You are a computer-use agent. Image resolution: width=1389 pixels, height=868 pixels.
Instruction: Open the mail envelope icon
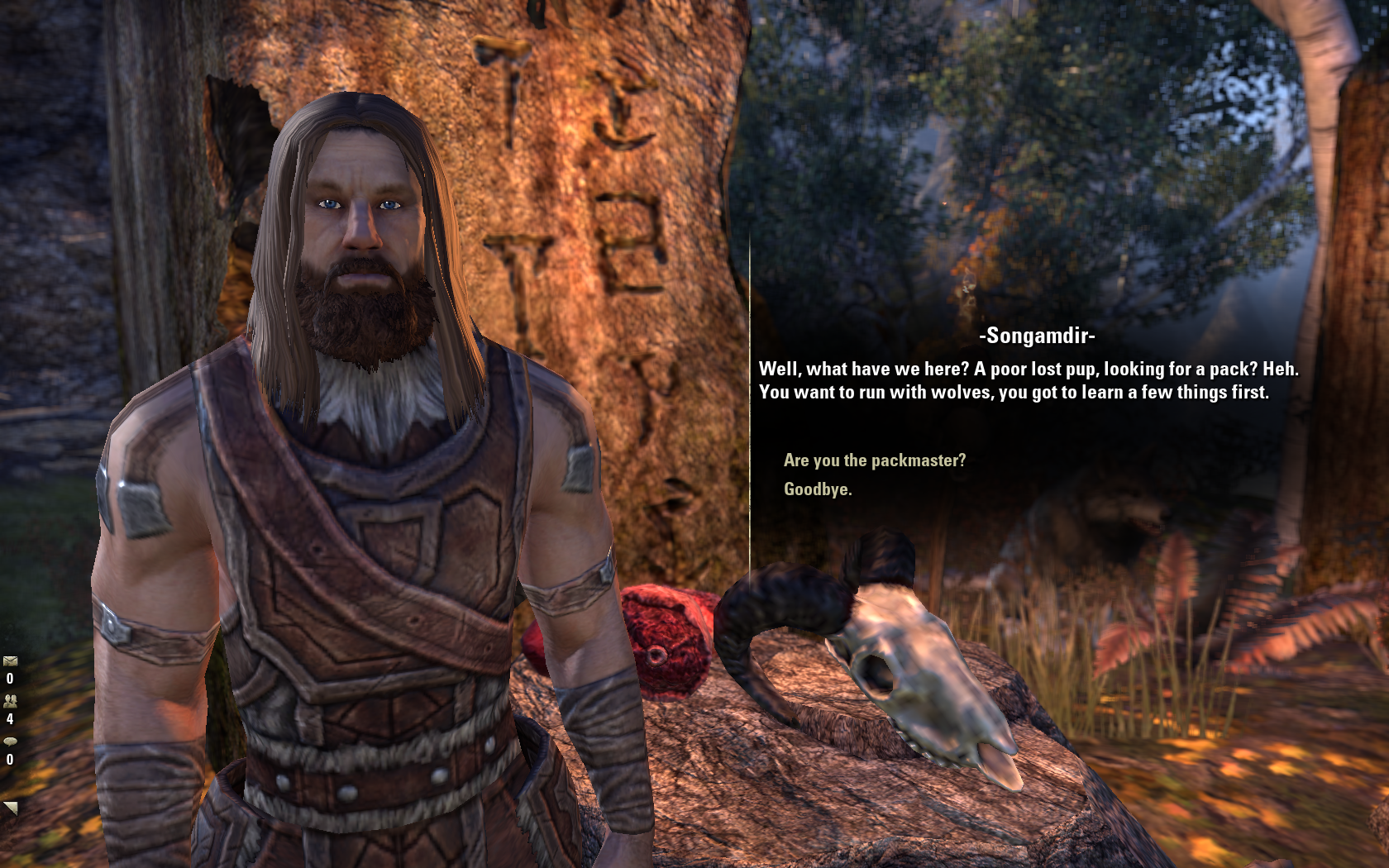(10, 661)
